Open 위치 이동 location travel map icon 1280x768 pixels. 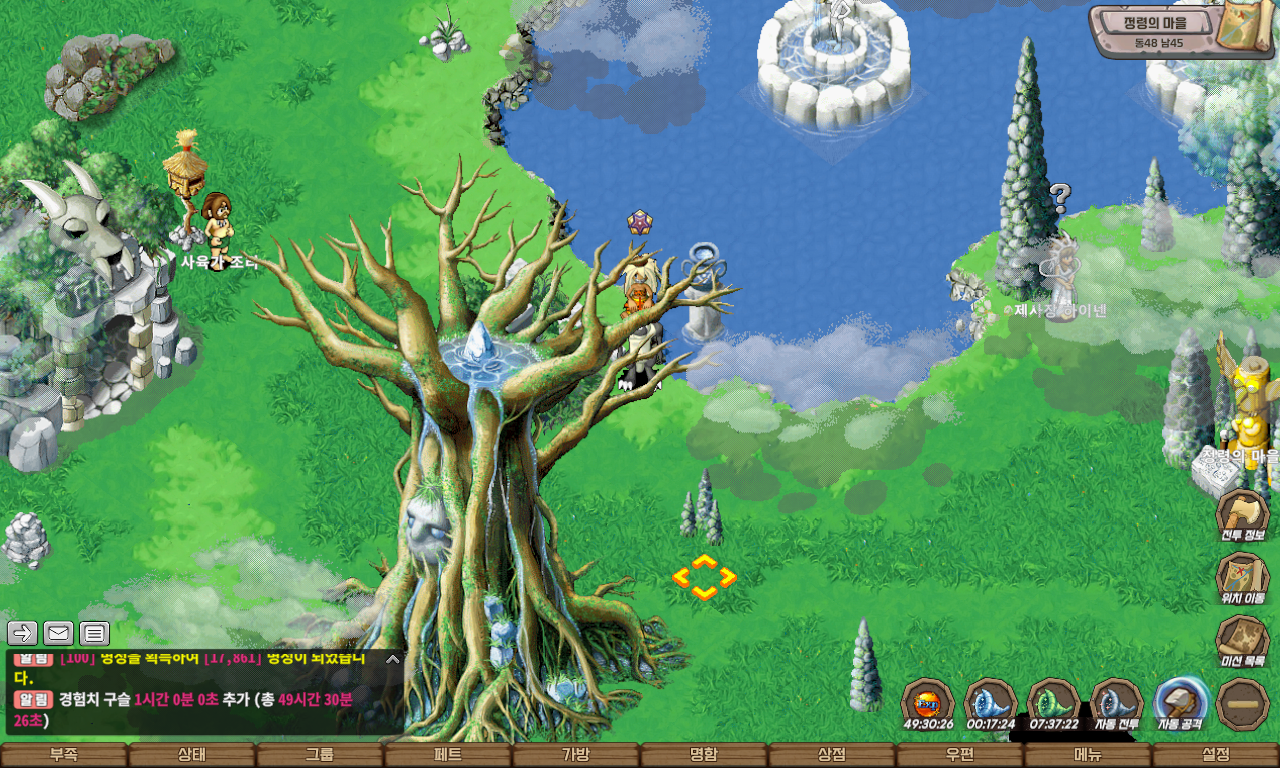tap(1242, 577)
